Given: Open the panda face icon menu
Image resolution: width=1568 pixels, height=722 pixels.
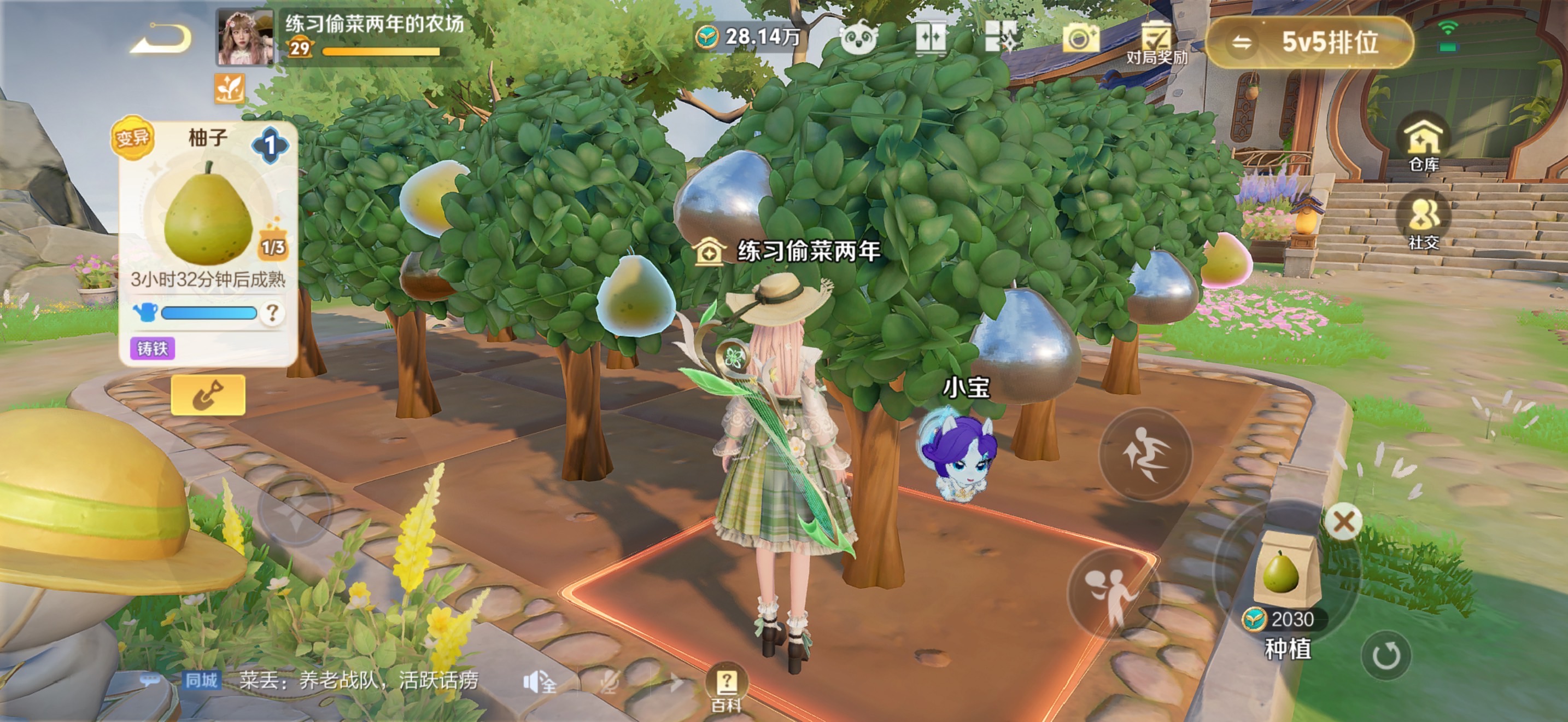Looking at the screenshot, I should 858,38.
